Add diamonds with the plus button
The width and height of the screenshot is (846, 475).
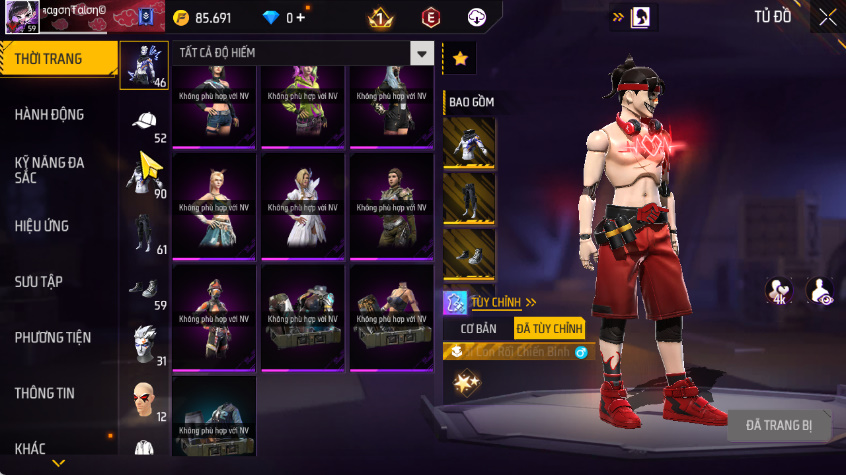[300, 18]
